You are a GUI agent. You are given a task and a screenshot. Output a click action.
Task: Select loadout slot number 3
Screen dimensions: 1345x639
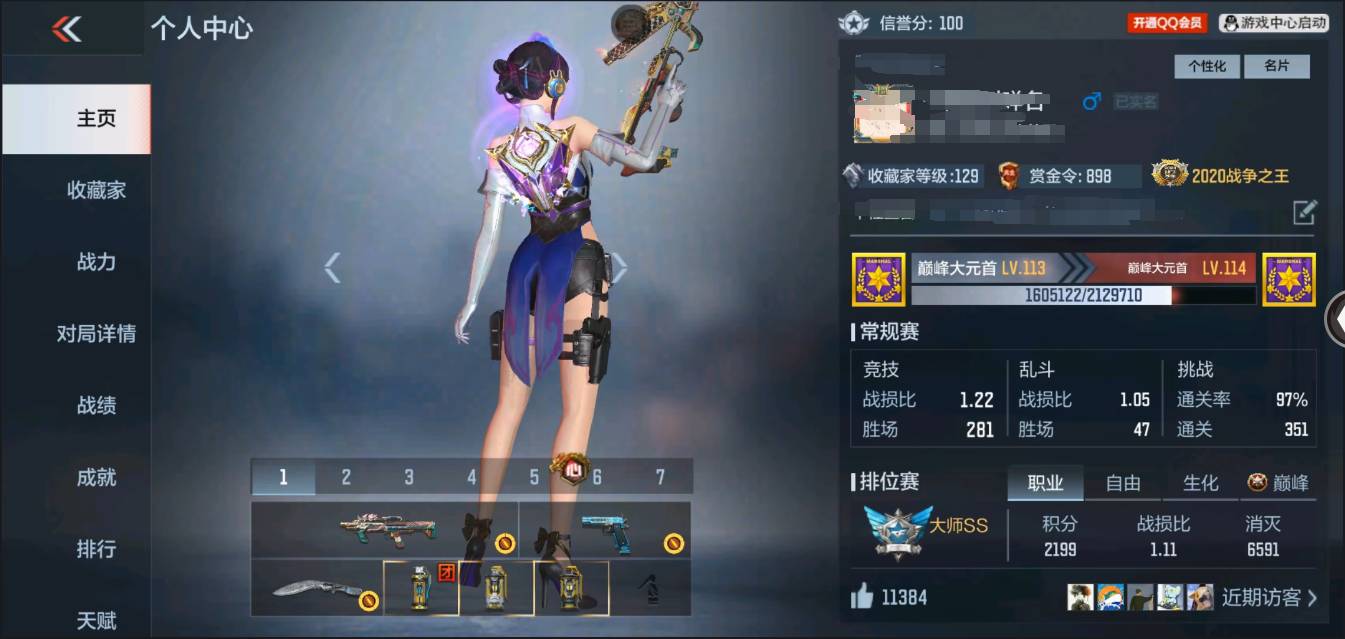pos(409,477)
